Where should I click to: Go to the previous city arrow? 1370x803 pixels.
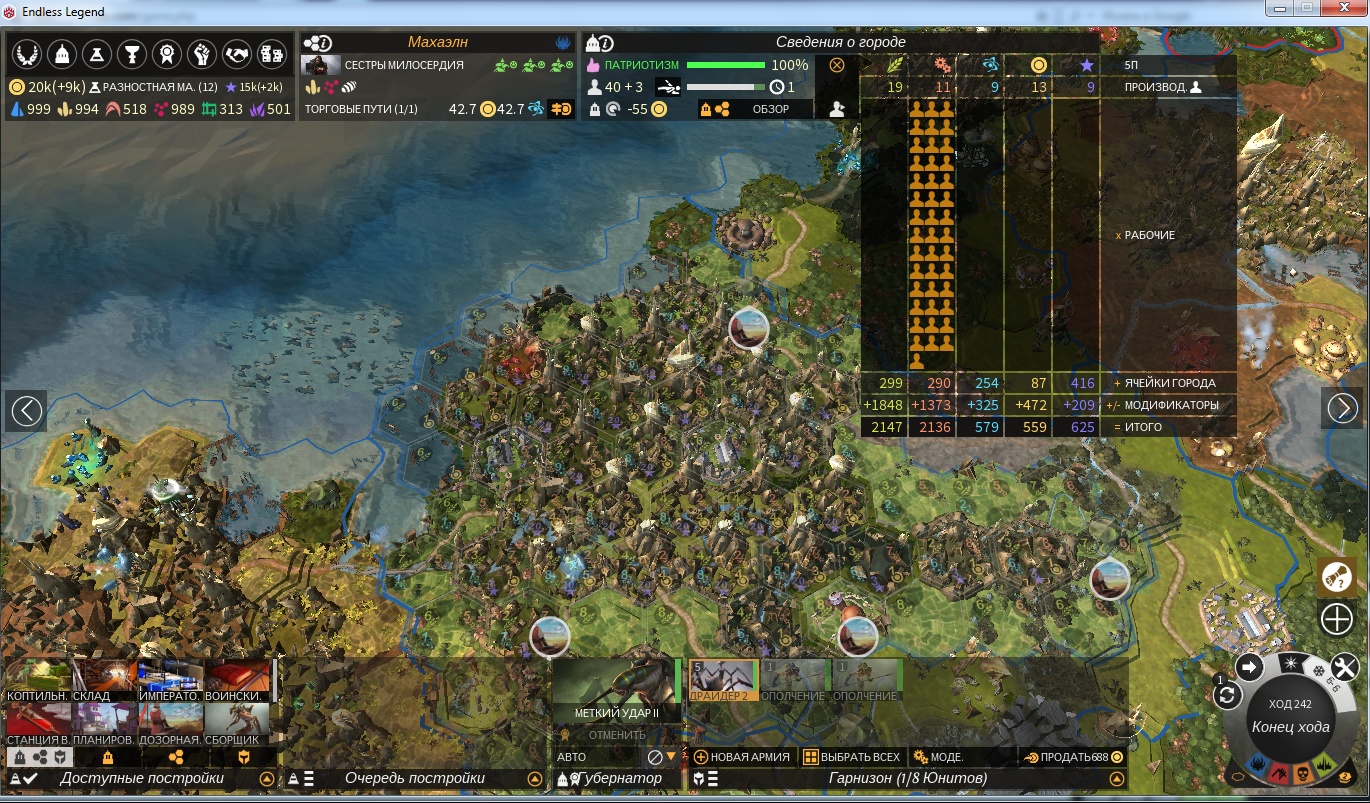point(26,410)
